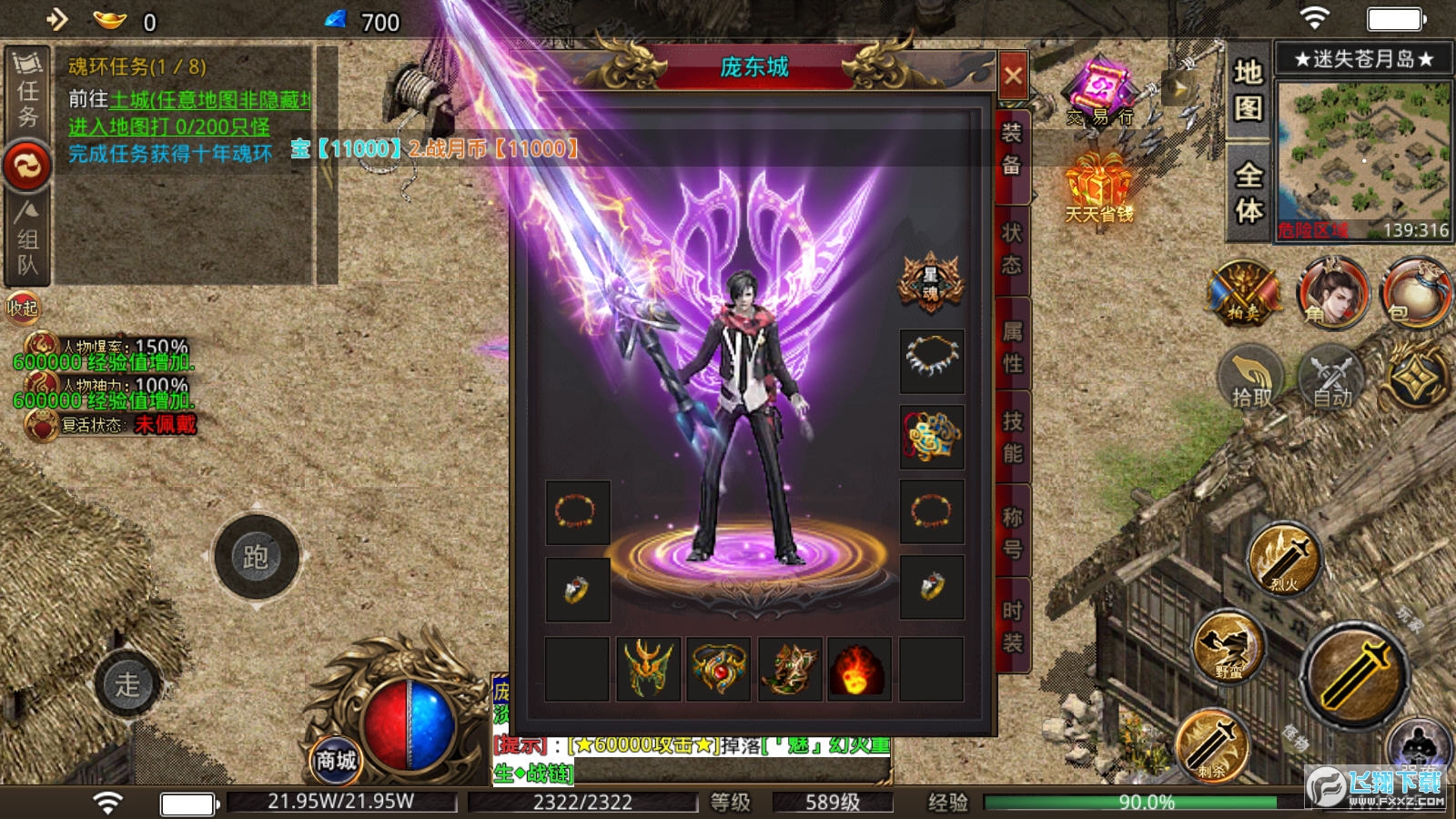Toggle the 走 walk movement button

pyautogui.click(x=127, y=683)
